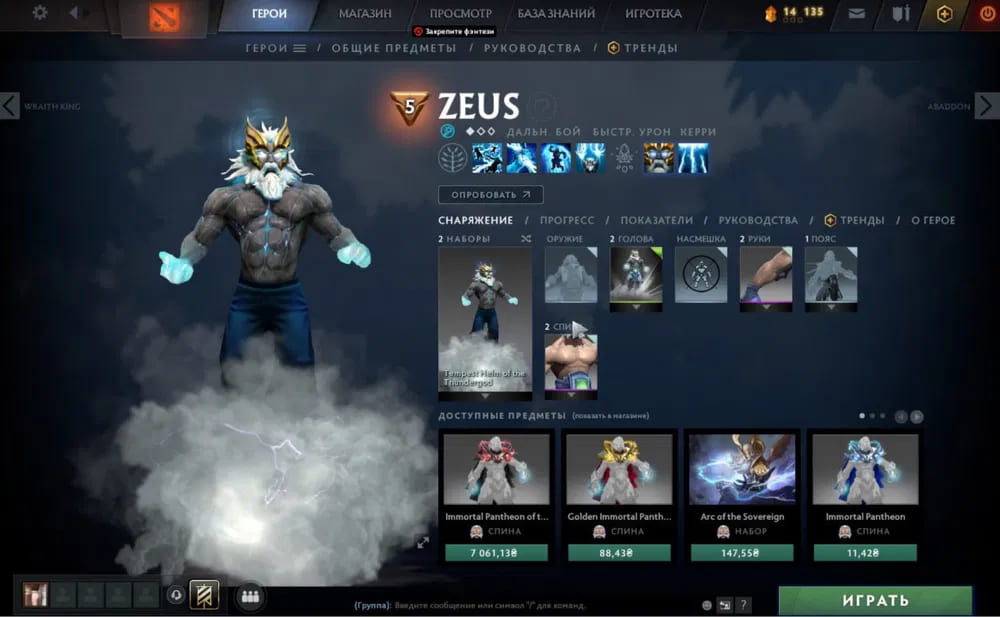Go to next hero Abaddon
The image size is (1000, 617).
987,105
